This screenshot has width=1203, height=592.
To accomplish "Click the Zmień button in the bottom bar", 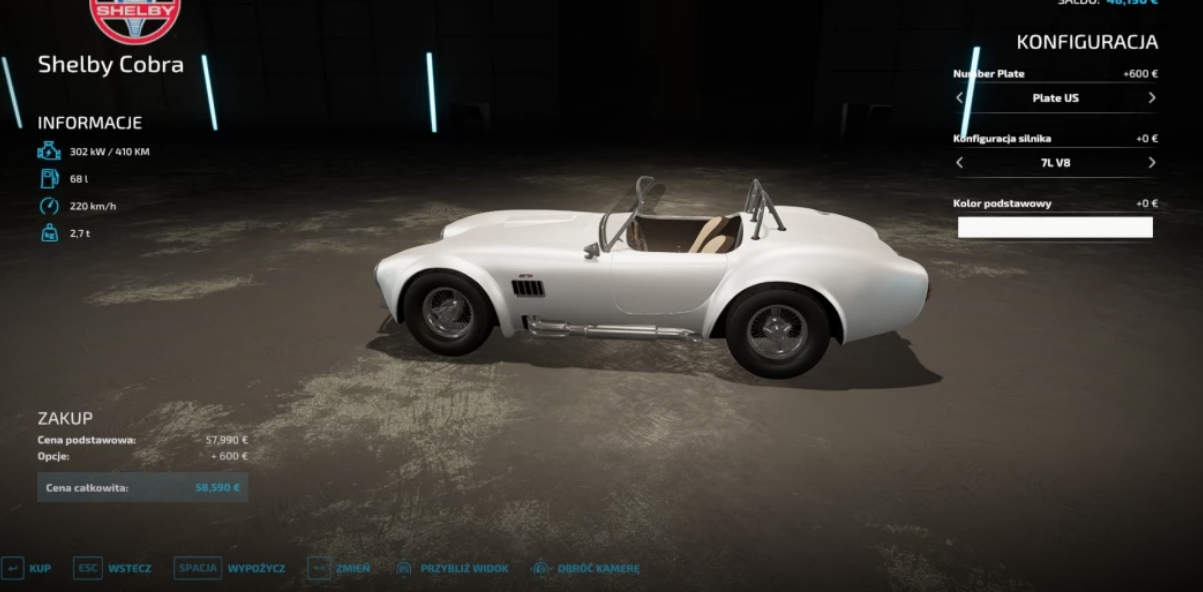I will pos(340,568).
